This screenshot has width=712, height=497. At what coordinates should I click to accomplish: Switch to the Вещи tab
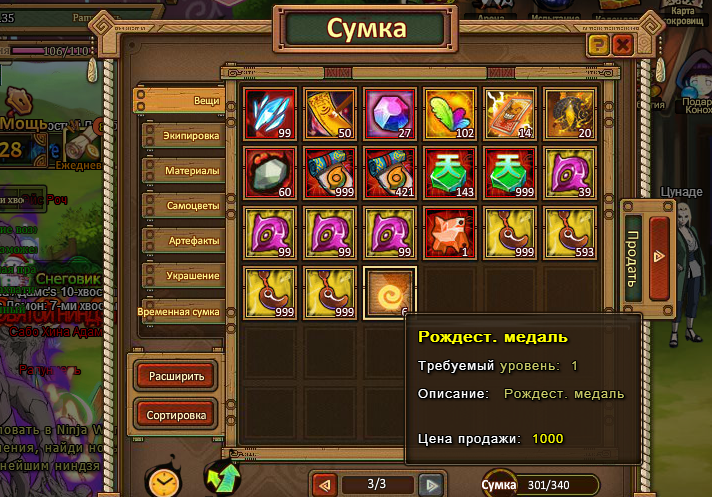(180, 101)
